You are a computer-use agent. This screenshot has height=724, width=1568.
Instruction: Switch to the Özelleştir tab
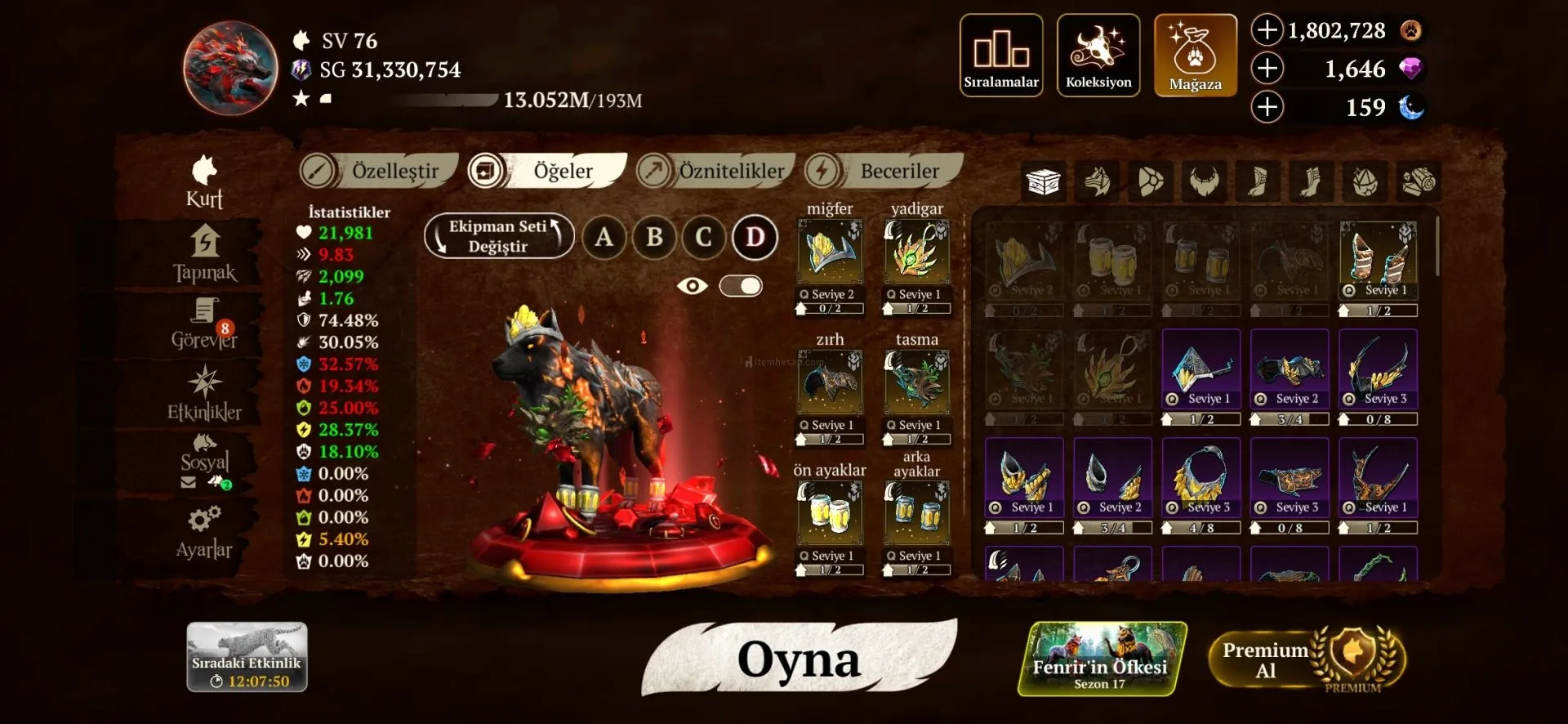[x=379, y=171]
